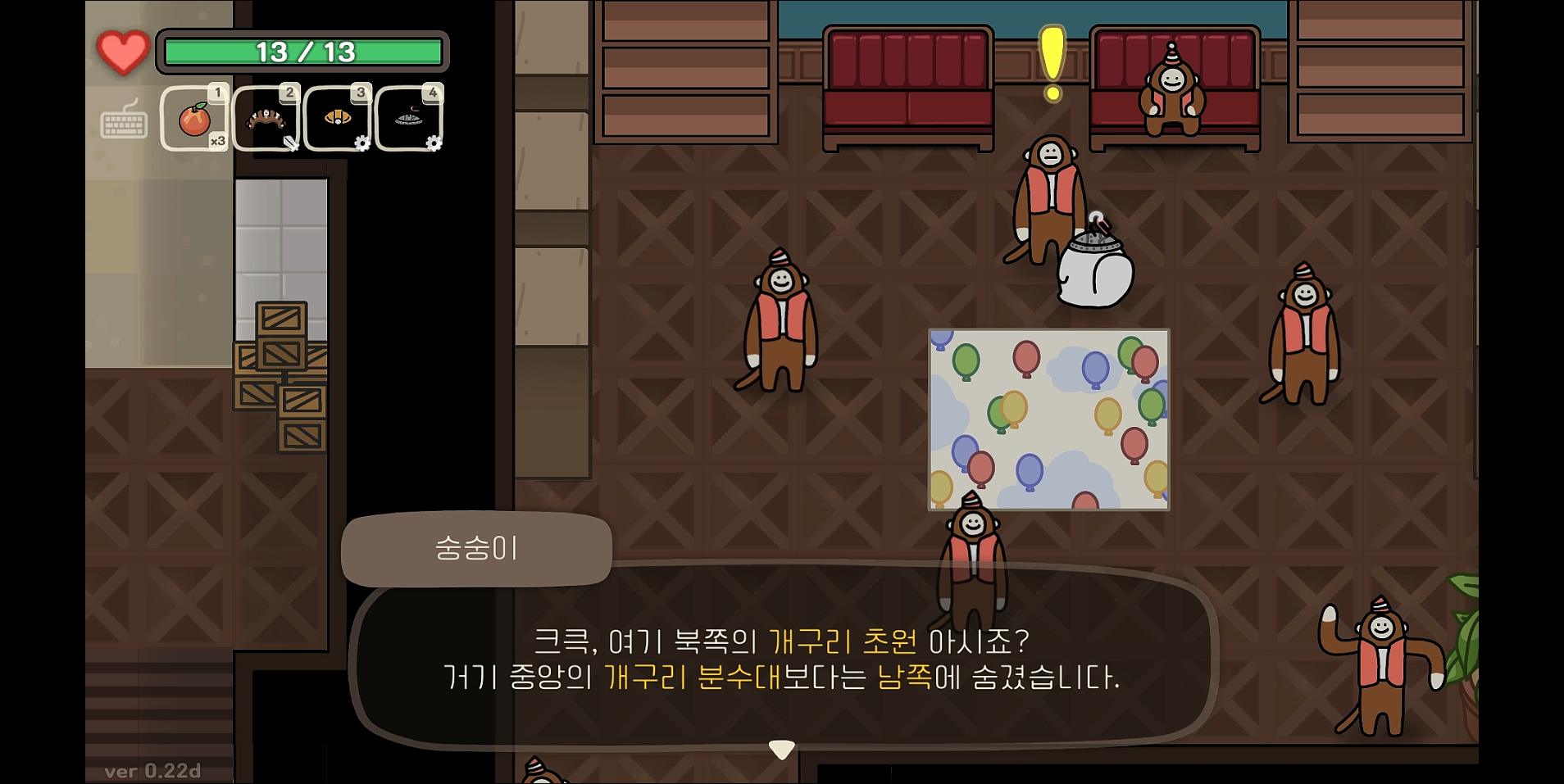The height and width of the screenshot is (784, 1564).
Task: Click the gear badge on hotbar slot 4
Action: [432, 143]
